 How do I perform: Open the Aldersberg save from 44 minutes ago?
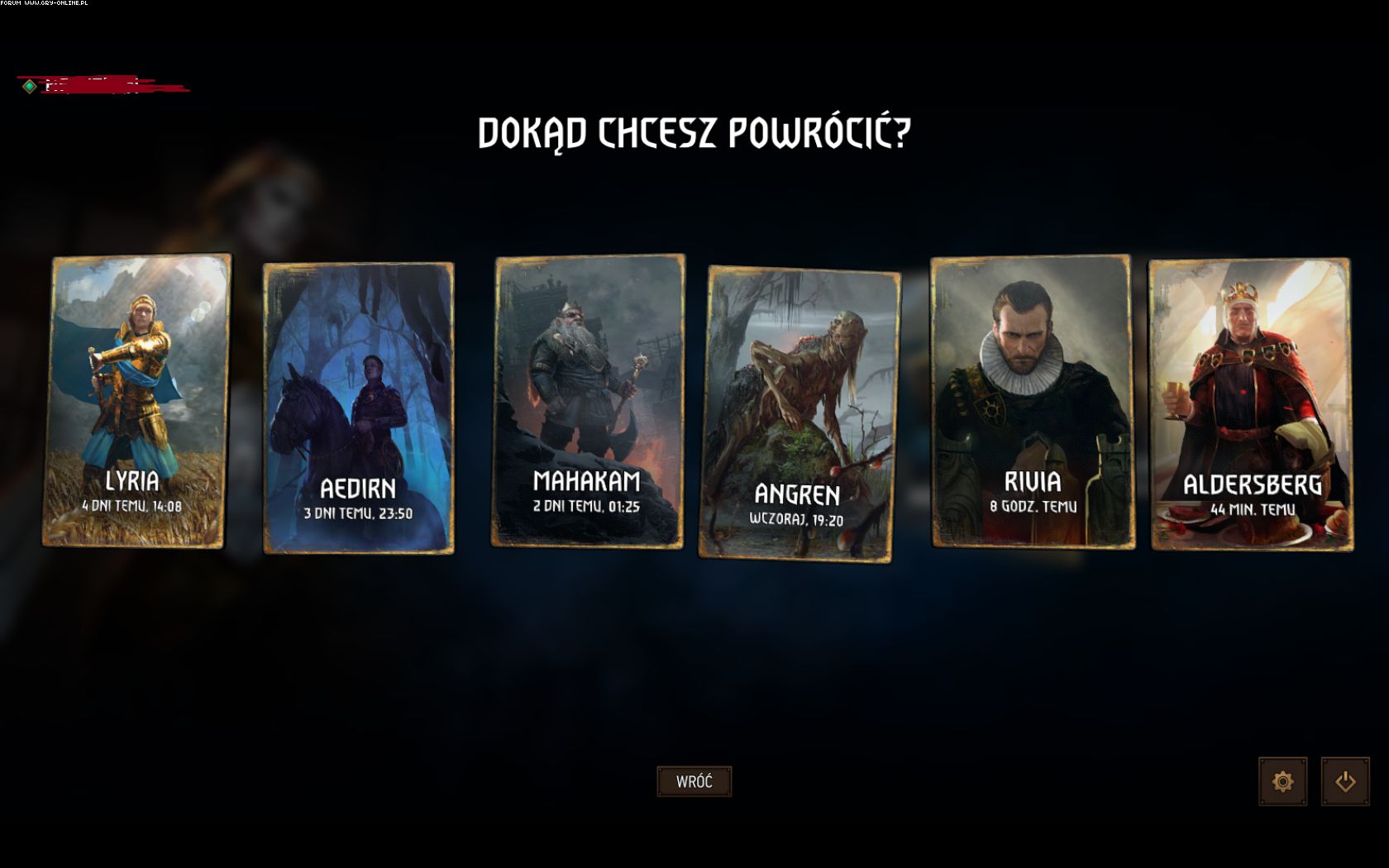(x=1251, y=404)
